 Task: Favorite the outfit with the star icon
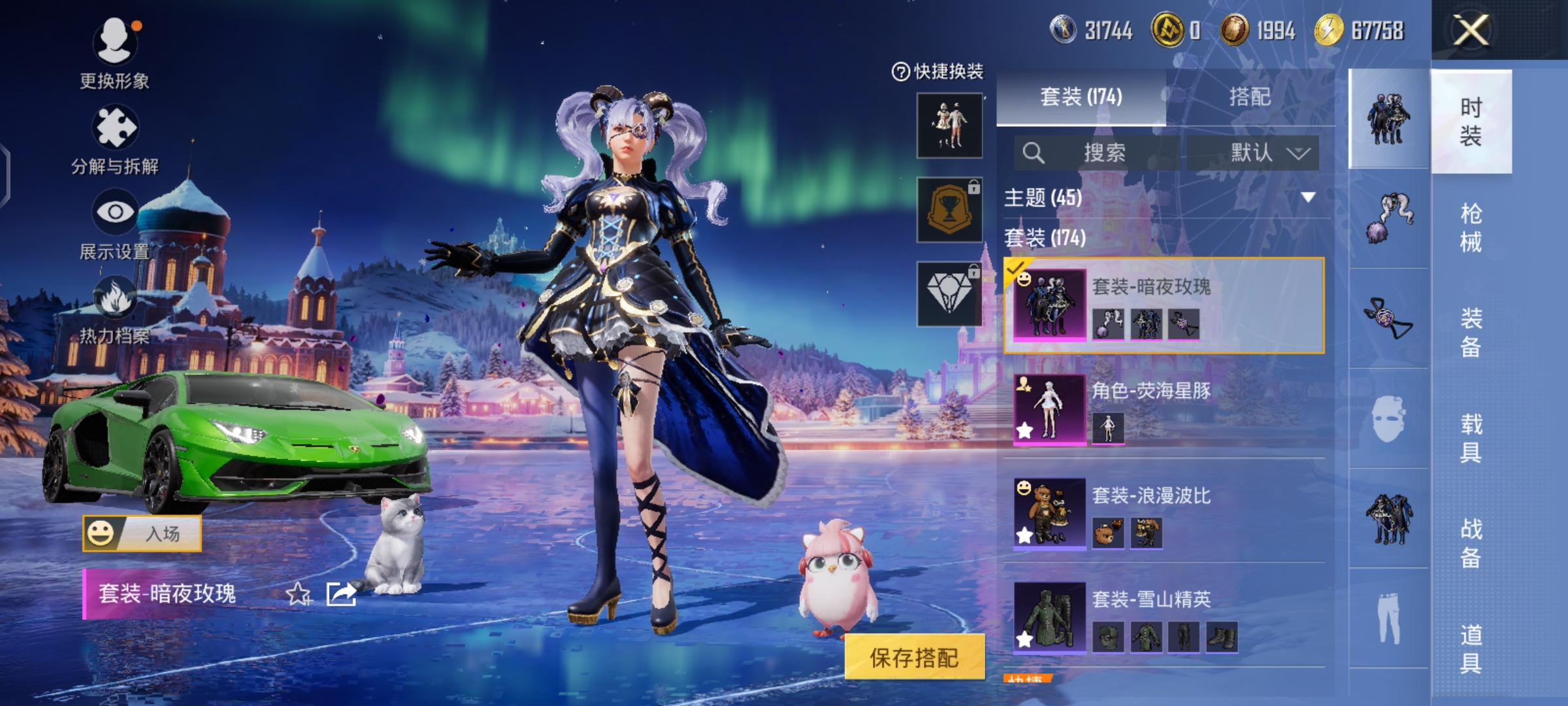pyautogui.click(x=298, y=594)
